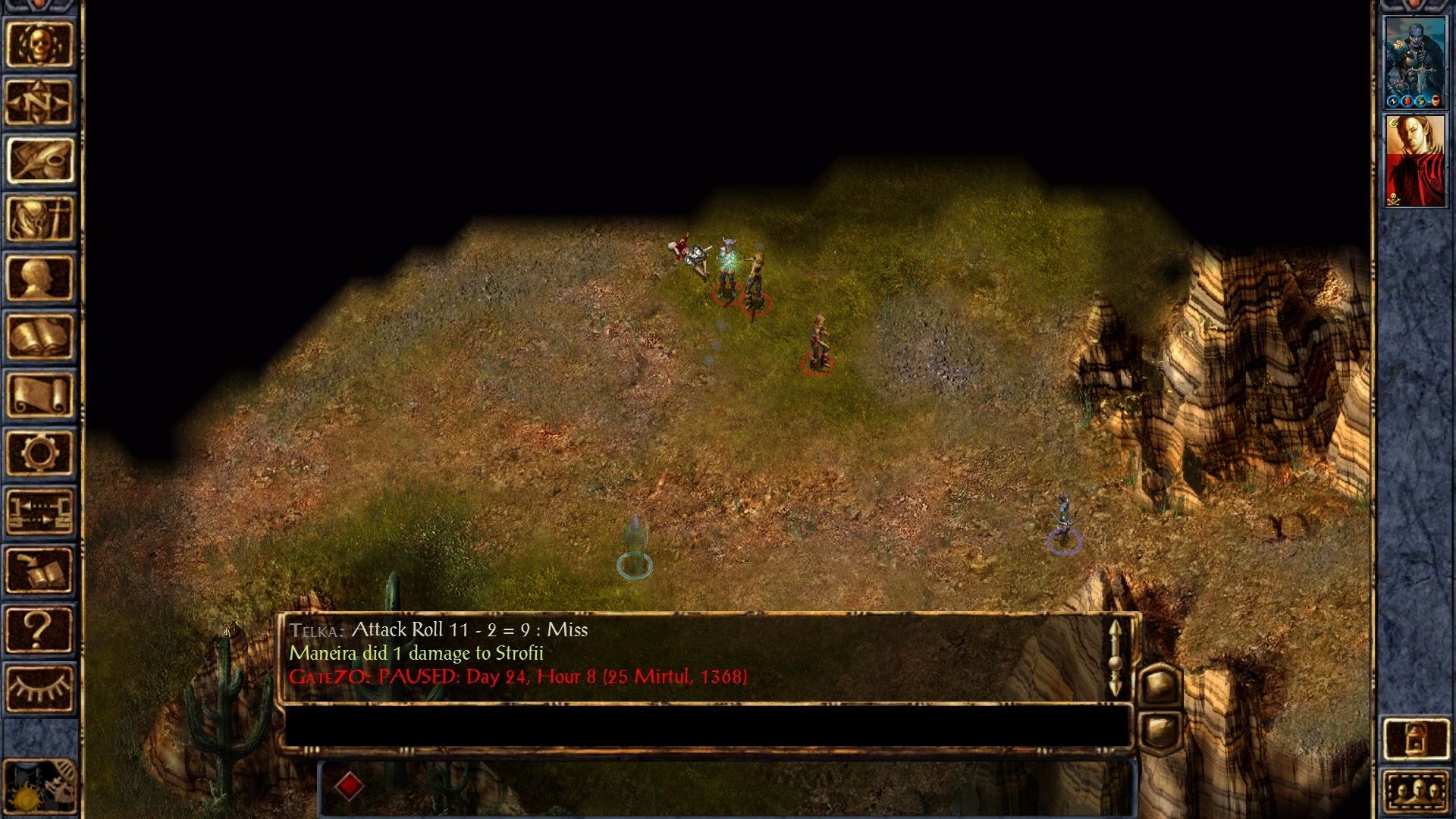The image size is (1456, 819).
Task: Quick save with the book icon
Action: click(x=39, y=570)
